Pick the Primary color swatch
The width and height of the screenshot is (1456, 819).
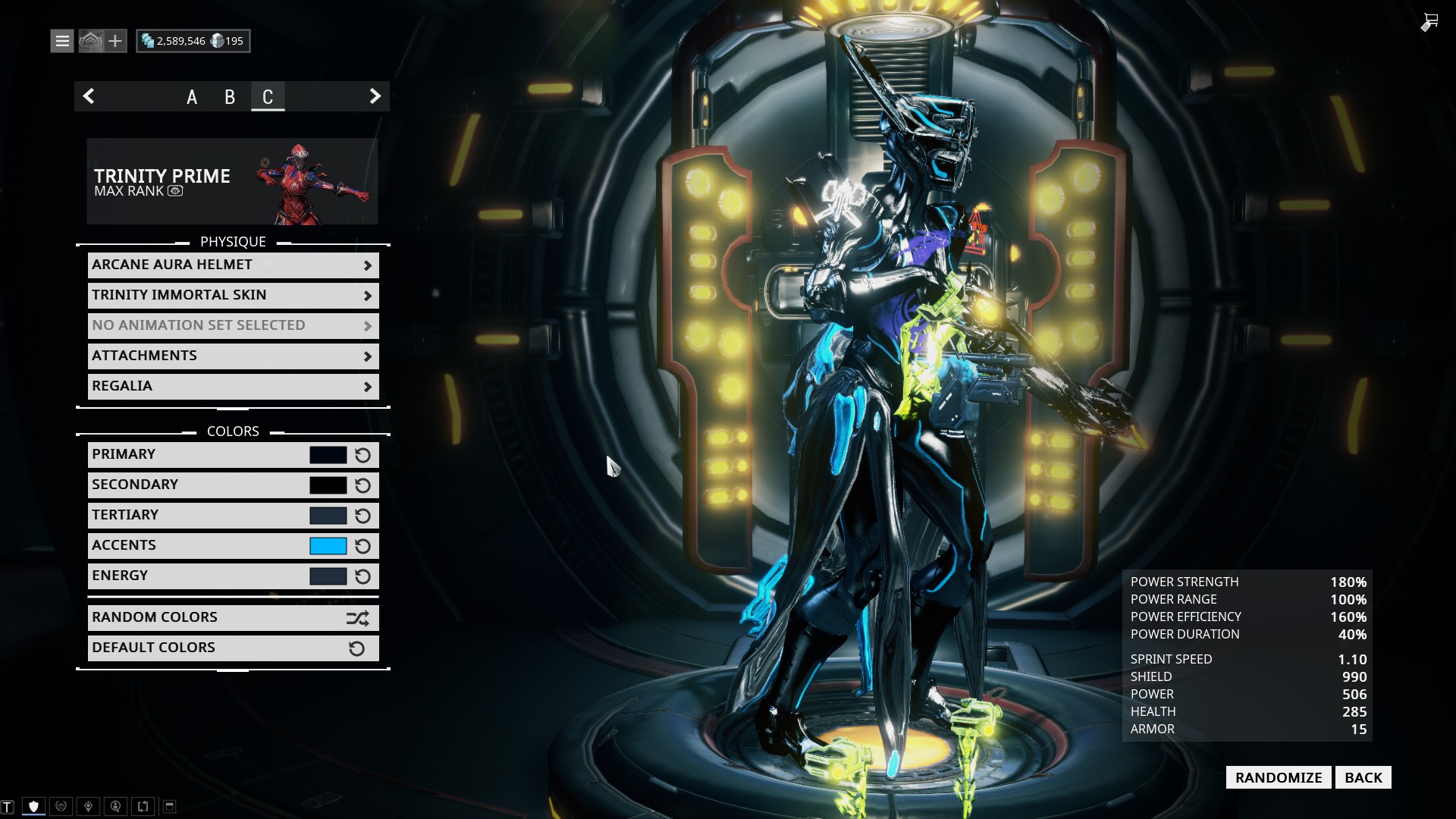[328, 455]
